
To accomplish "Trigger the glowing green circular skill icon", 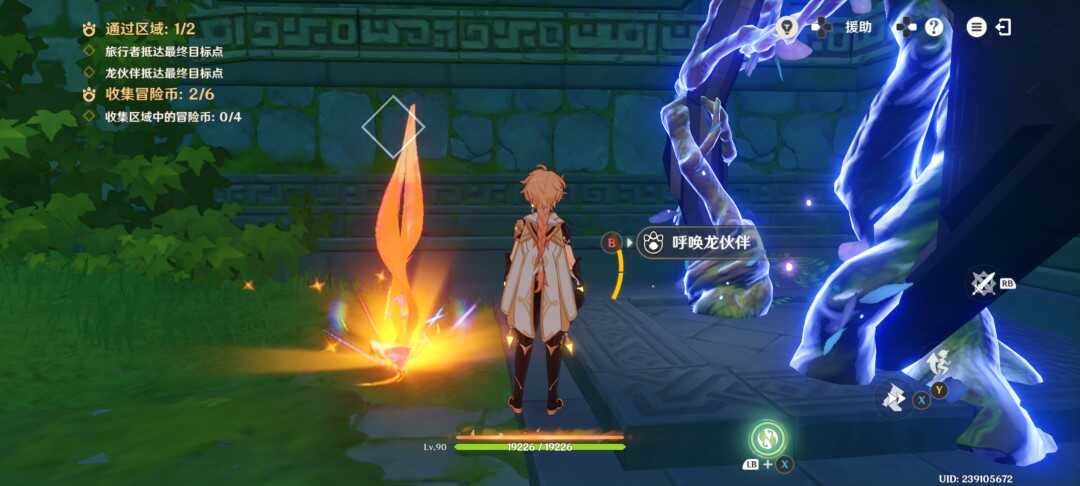I will [x=768, y=437].
